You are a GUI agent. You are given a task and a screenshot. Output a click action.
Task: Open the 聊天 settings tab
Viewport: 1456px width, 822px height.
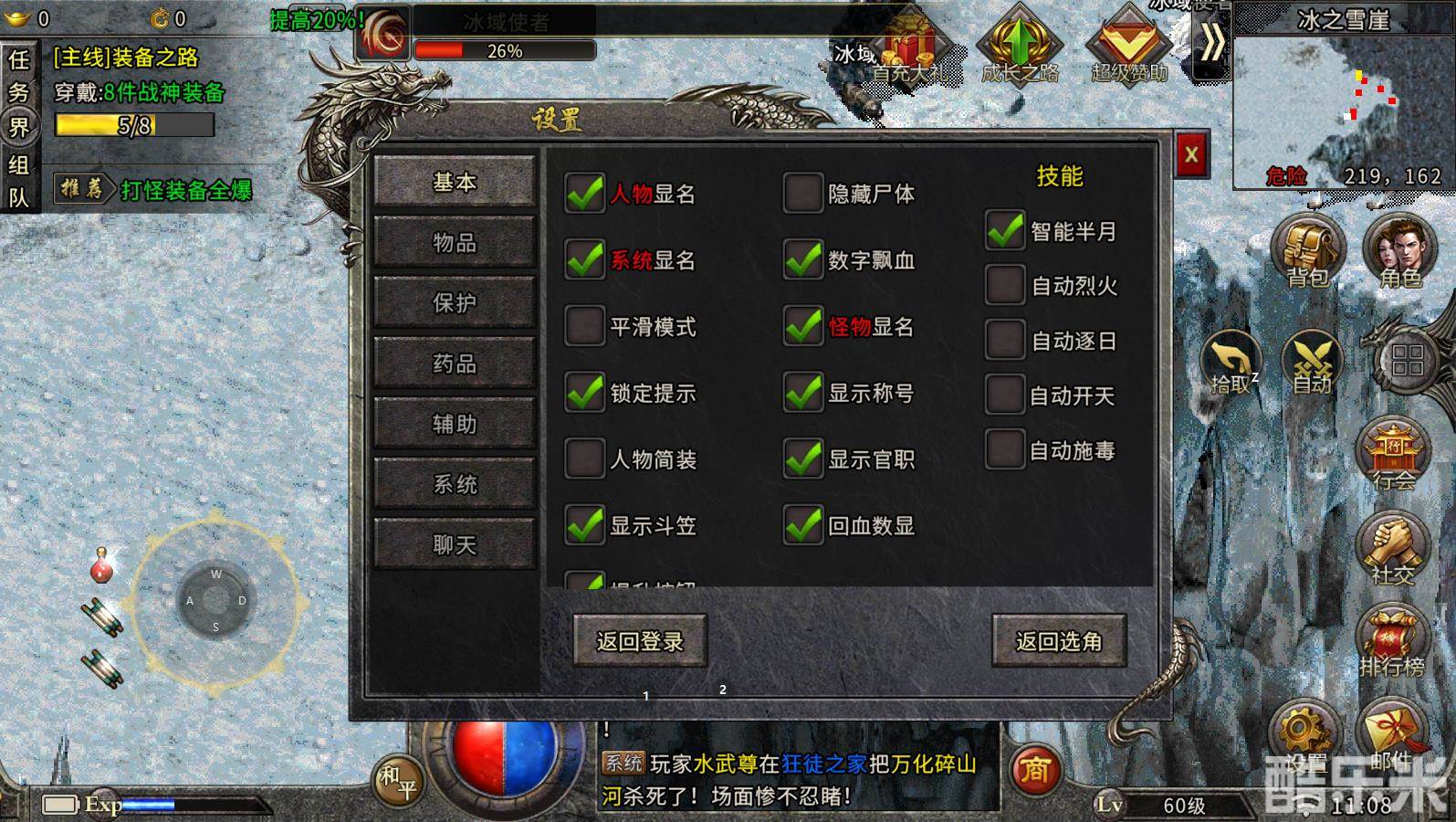[454, 543]
